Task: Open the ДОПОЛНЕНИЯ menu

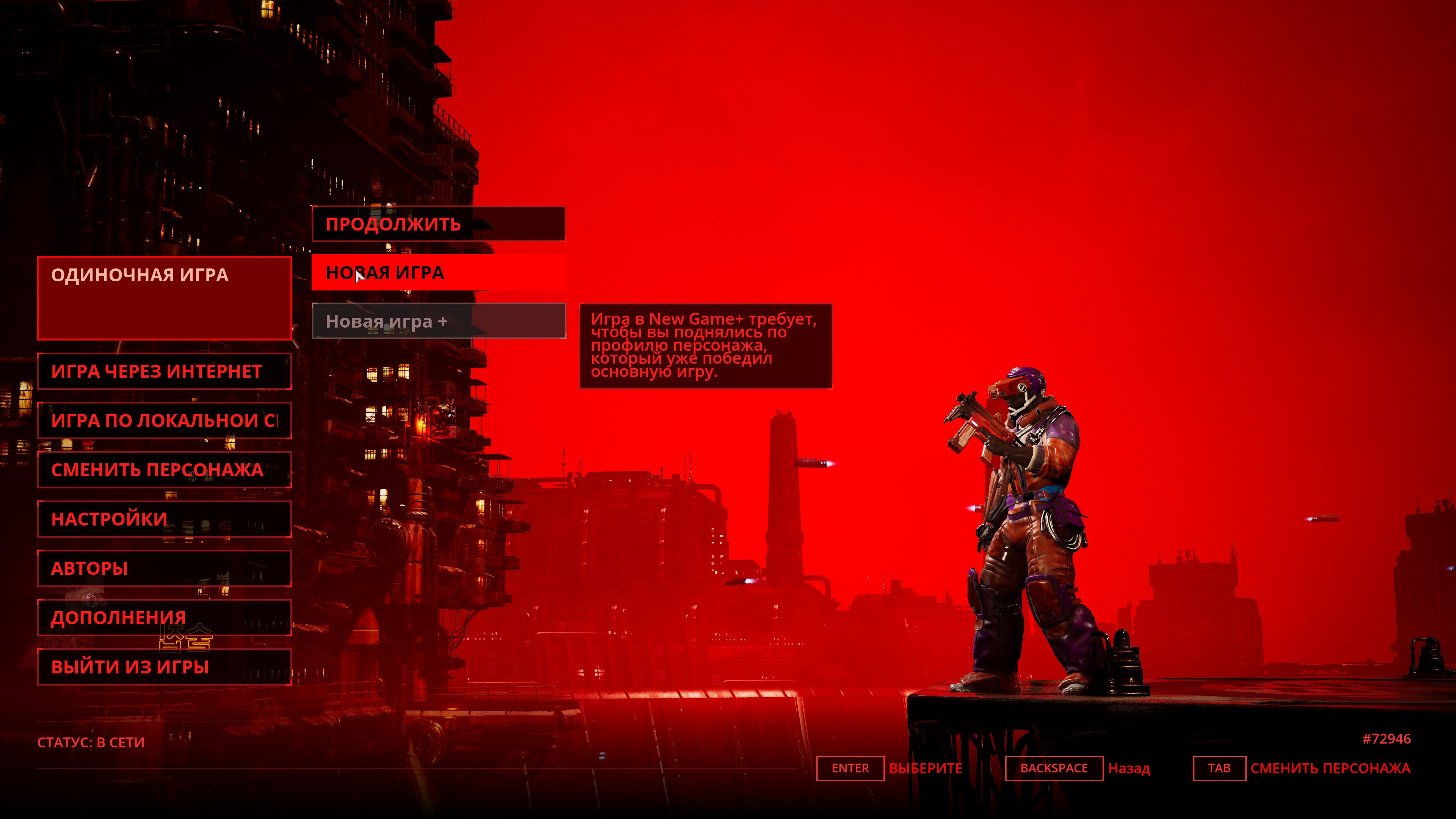Action: (164, 617)
